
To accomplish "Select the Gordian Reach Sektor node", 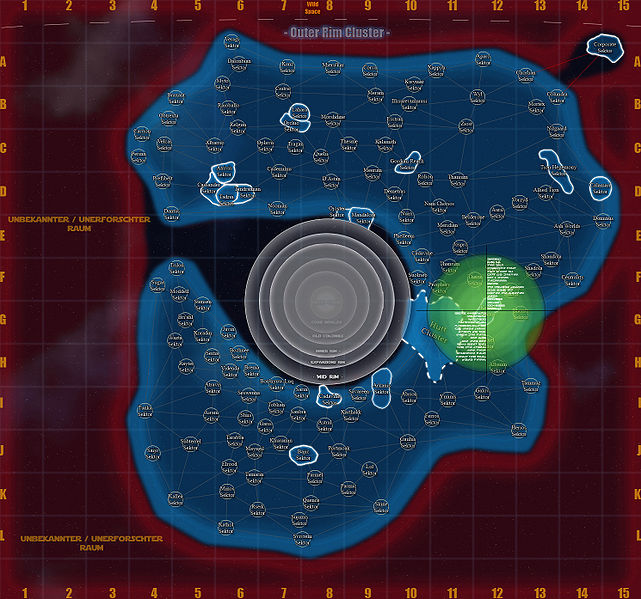I will 408,162.
